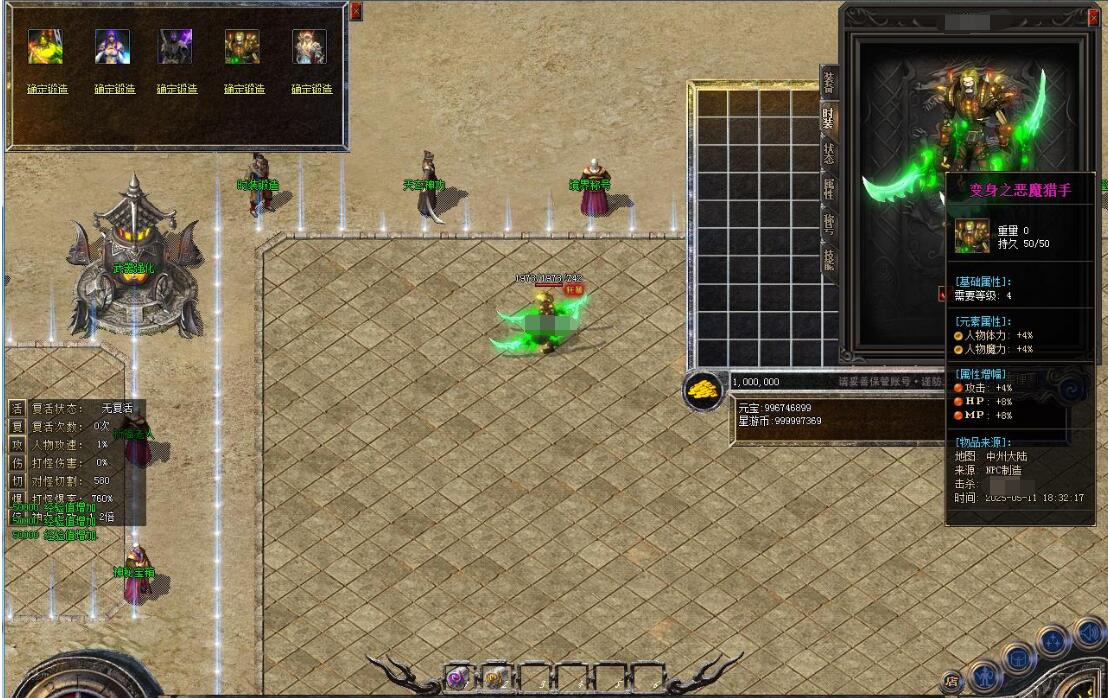This screenshot has width=1108, height=698.
Task: Click the gold ingot icon in the bag
Action: [705, 391]
